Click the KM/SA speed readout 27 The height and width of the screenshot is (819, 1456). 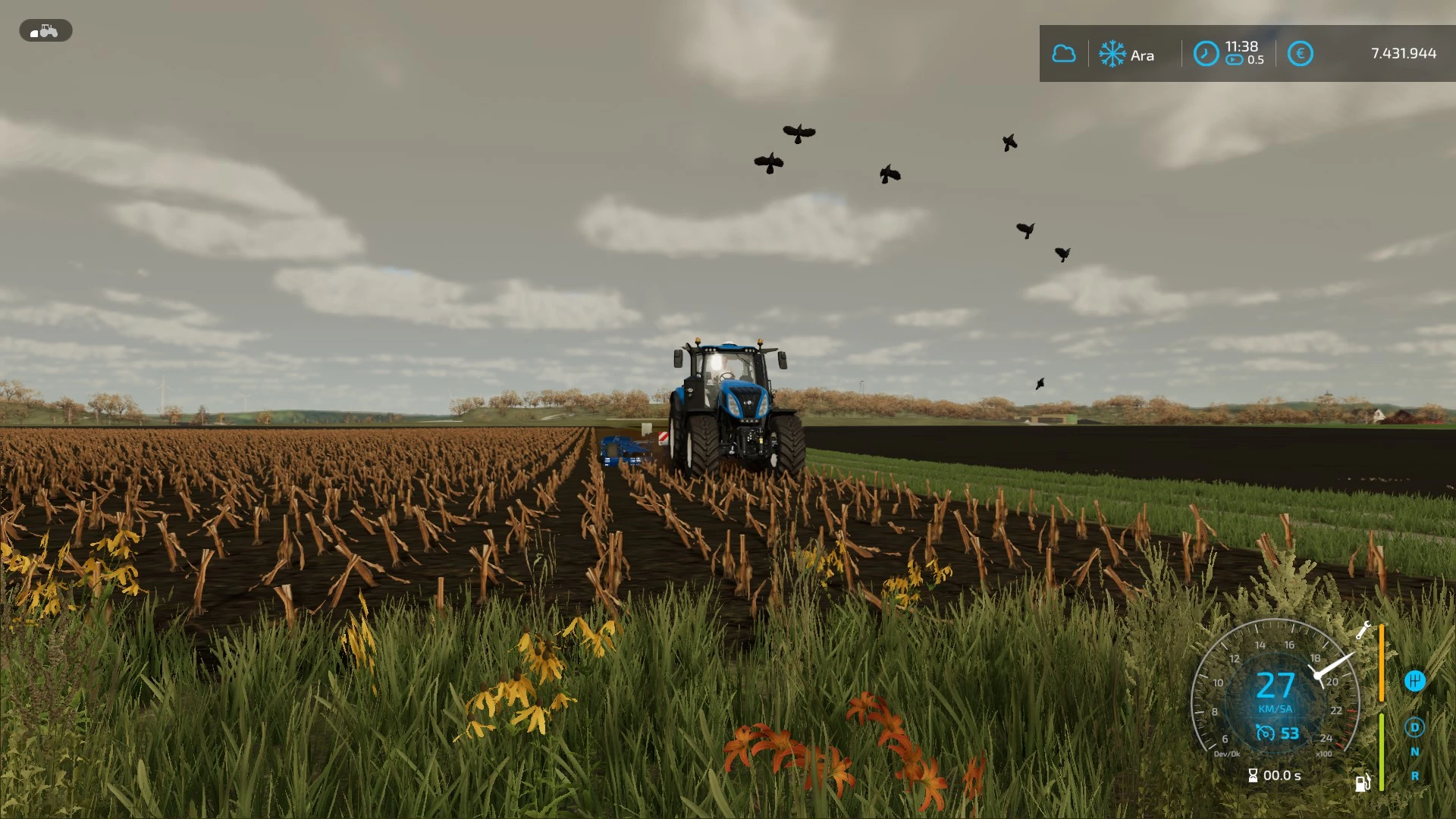tap(1276, 686)
